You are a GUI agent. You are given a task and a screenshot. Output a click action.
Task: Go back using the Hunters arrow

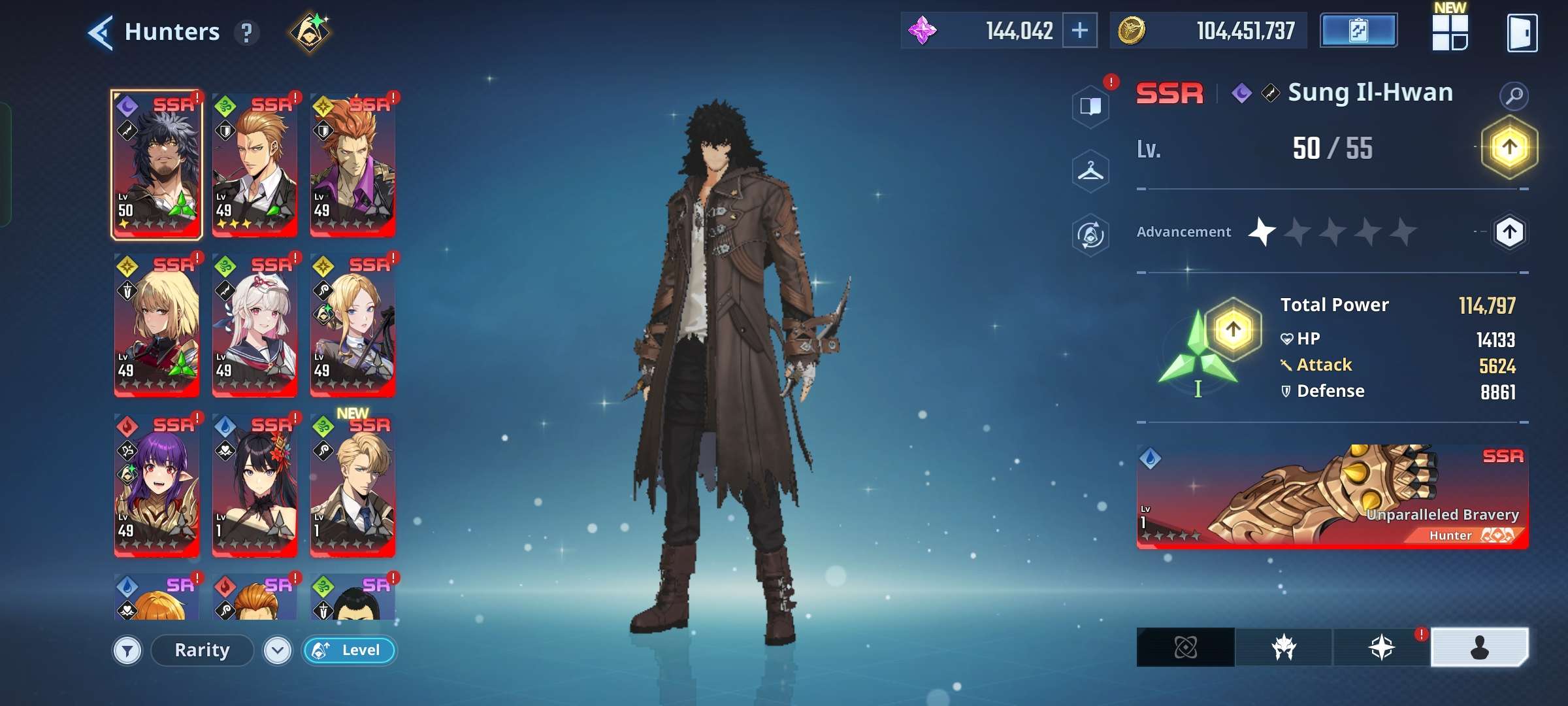click(101, 32)
